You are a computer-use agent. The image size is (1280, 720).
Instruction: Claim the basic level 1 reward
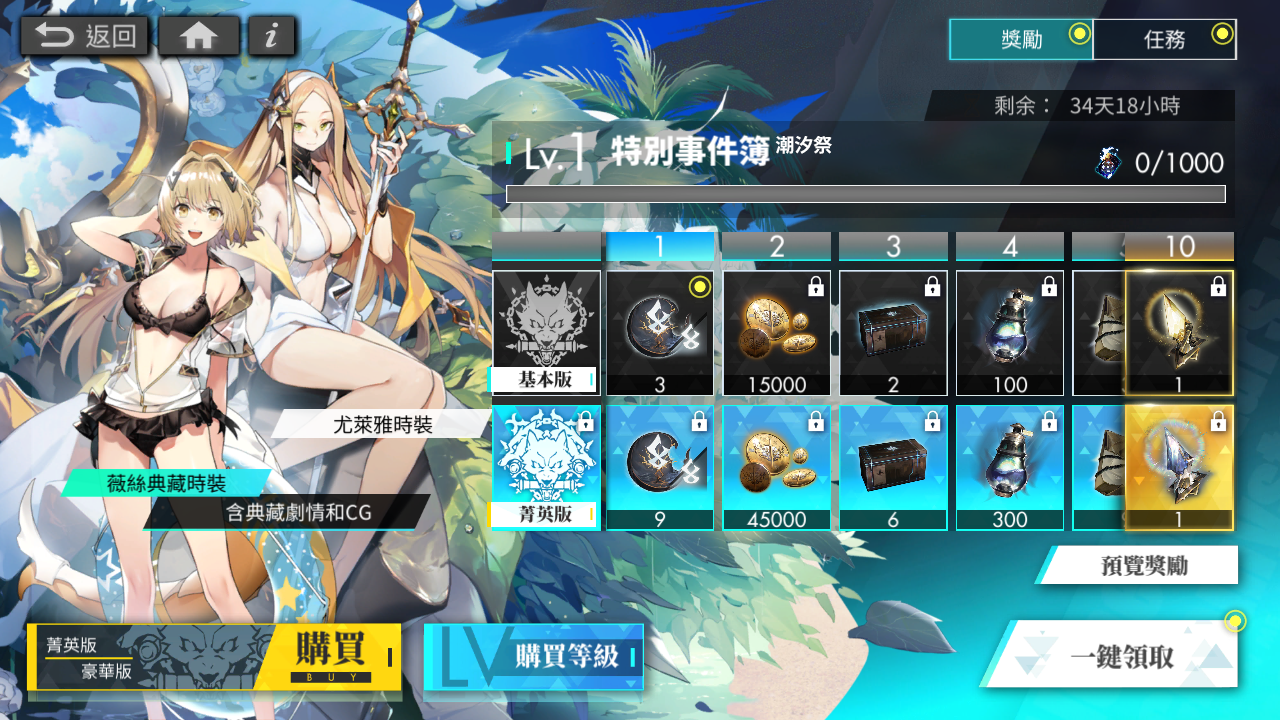coord(660,333)
